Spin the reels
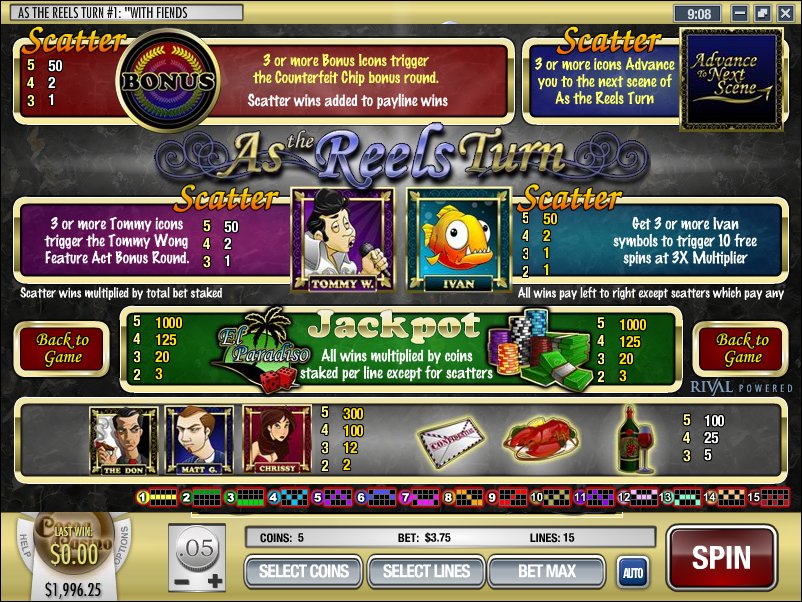Image resolution: width=802 pixels, height=602 pixels. [x=721, y=557]
